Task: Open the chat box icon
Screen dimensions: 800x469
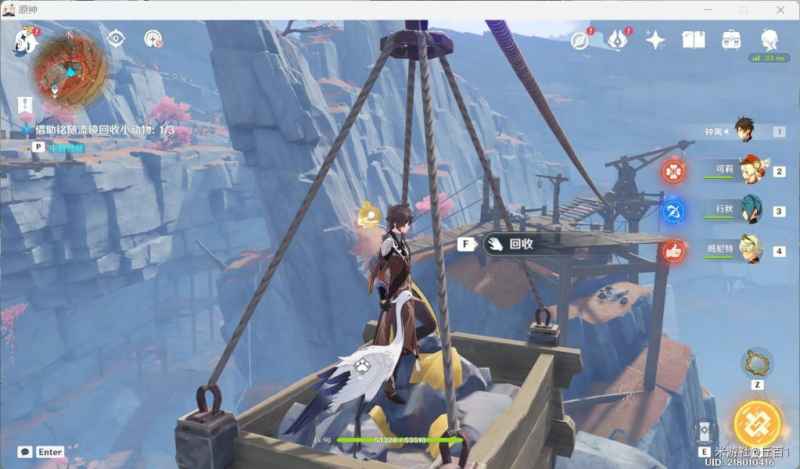Action: click(24, 452)
